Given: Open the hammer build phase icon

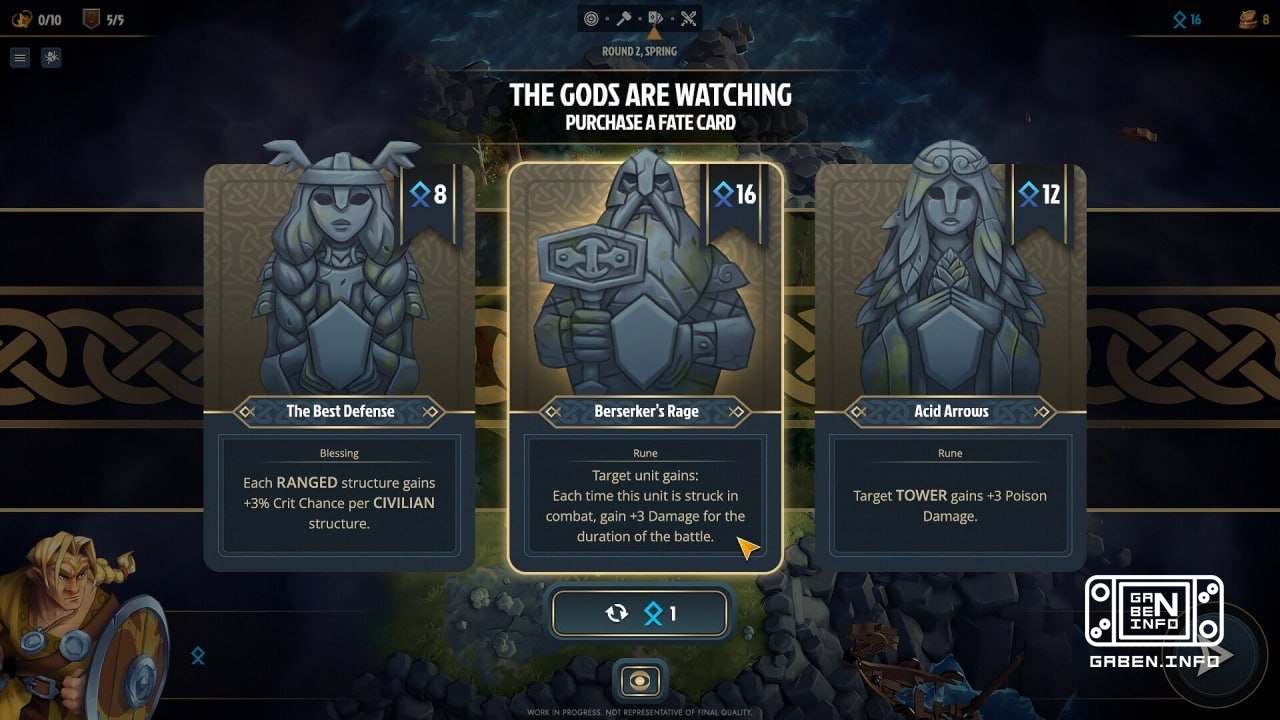Looking at the screenshot, I should pos(623,17).
